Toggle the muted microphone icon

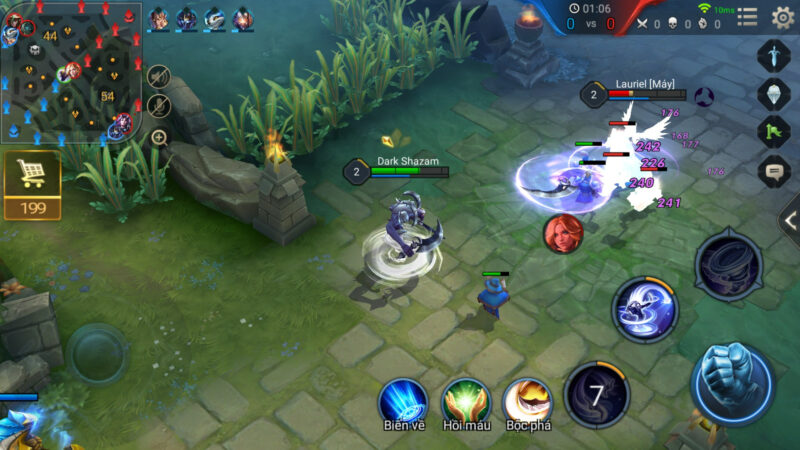(158, 105)
